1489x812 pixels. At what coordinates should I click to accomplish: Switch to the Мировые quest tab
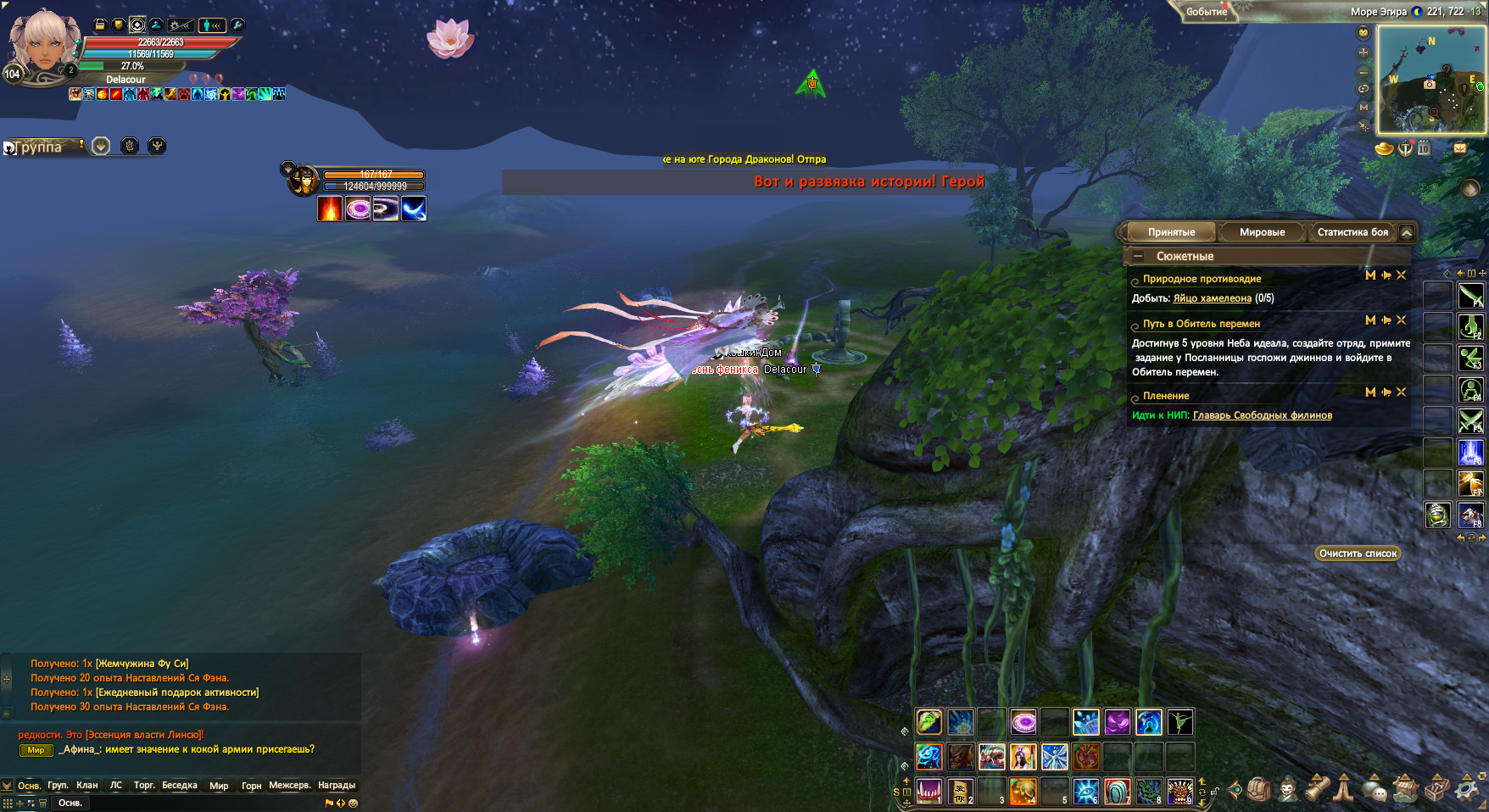coord(1262,232)
